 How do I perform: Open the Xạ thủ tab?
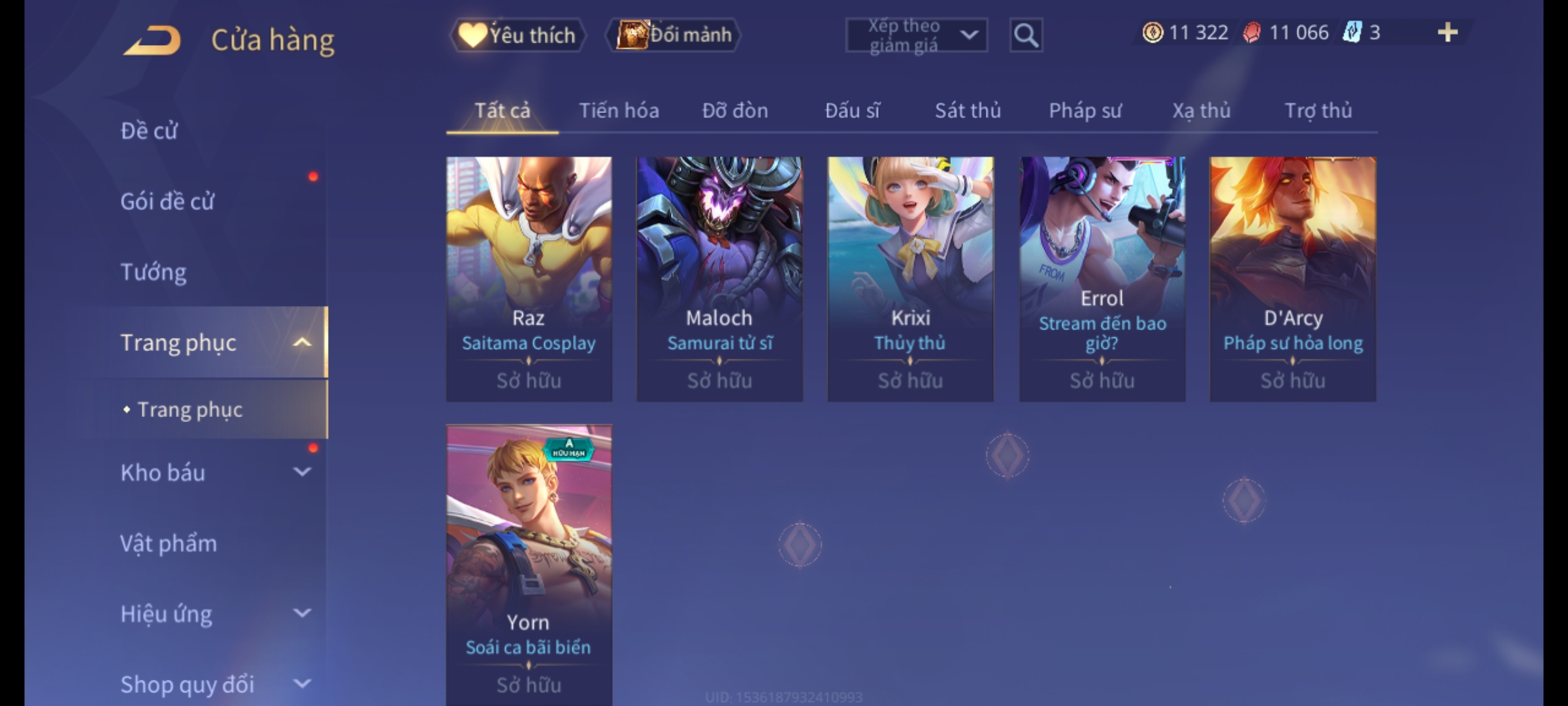point(1201,111)
